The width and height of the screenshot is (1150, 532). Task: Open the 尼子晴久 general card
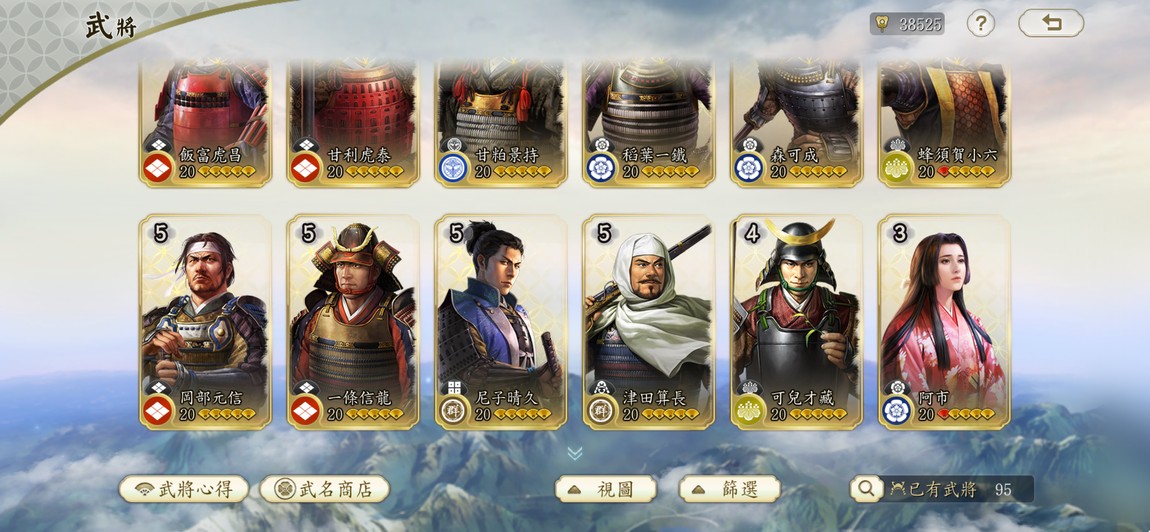click(x=501, y=320)
